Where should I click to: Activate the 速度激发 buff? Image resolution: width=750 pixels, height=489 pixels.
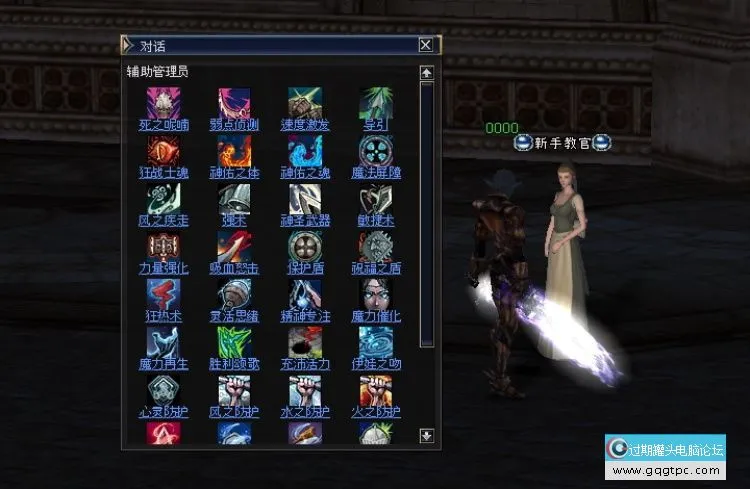(305, 125)
